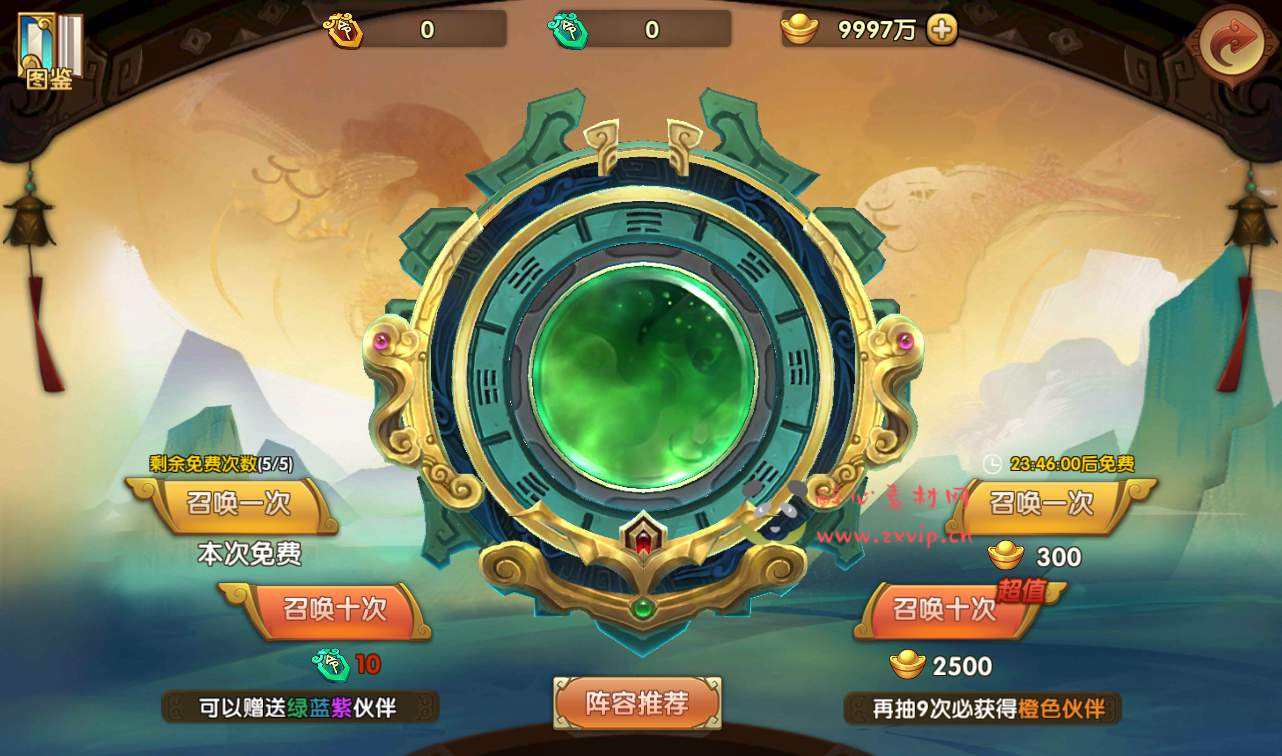Tap the clock icon beside the free timer
1282x756 pixels.
[990, 465]
